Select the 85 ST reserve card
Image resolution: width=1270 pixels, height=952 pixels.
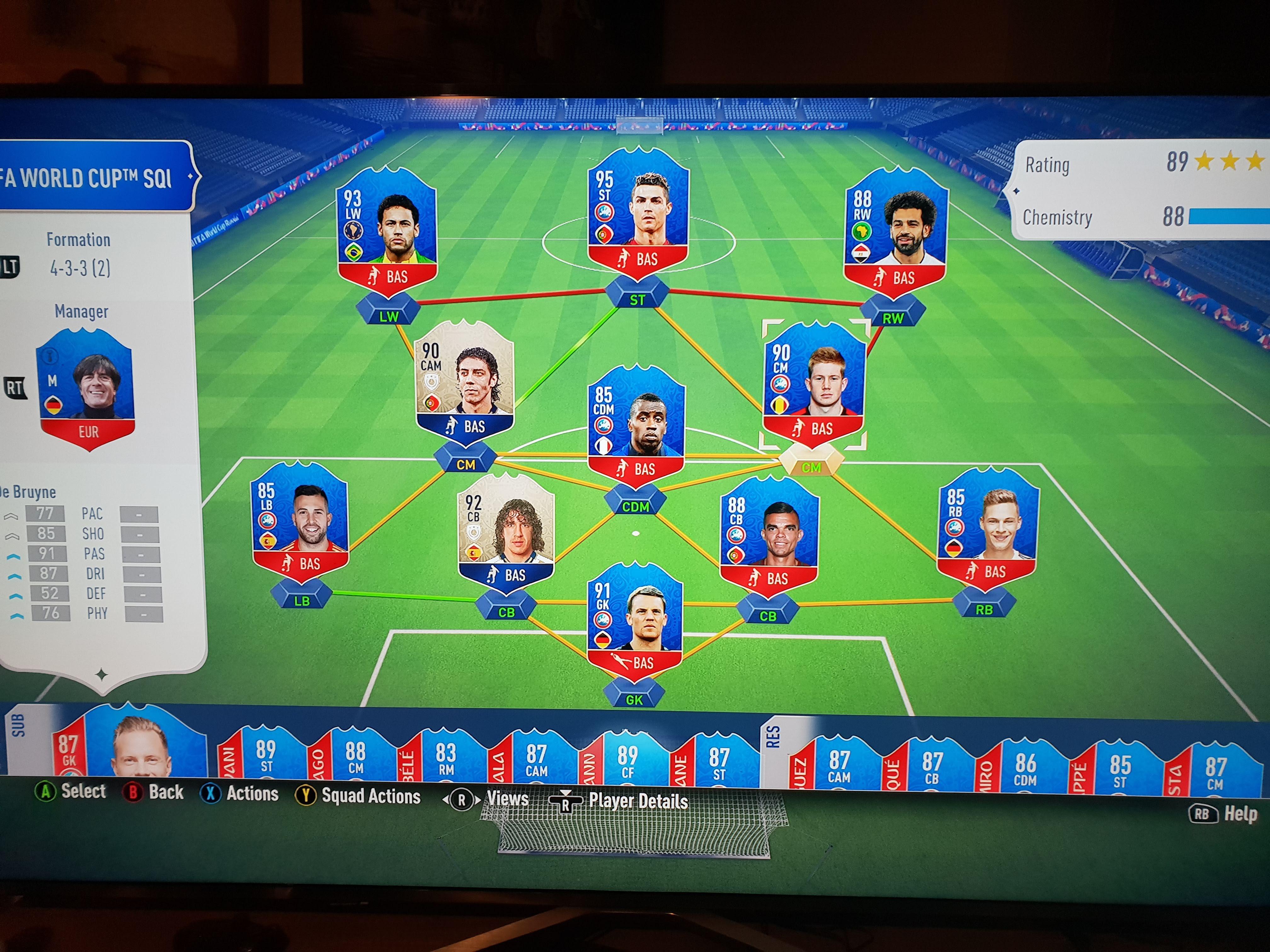(1119, 769)
